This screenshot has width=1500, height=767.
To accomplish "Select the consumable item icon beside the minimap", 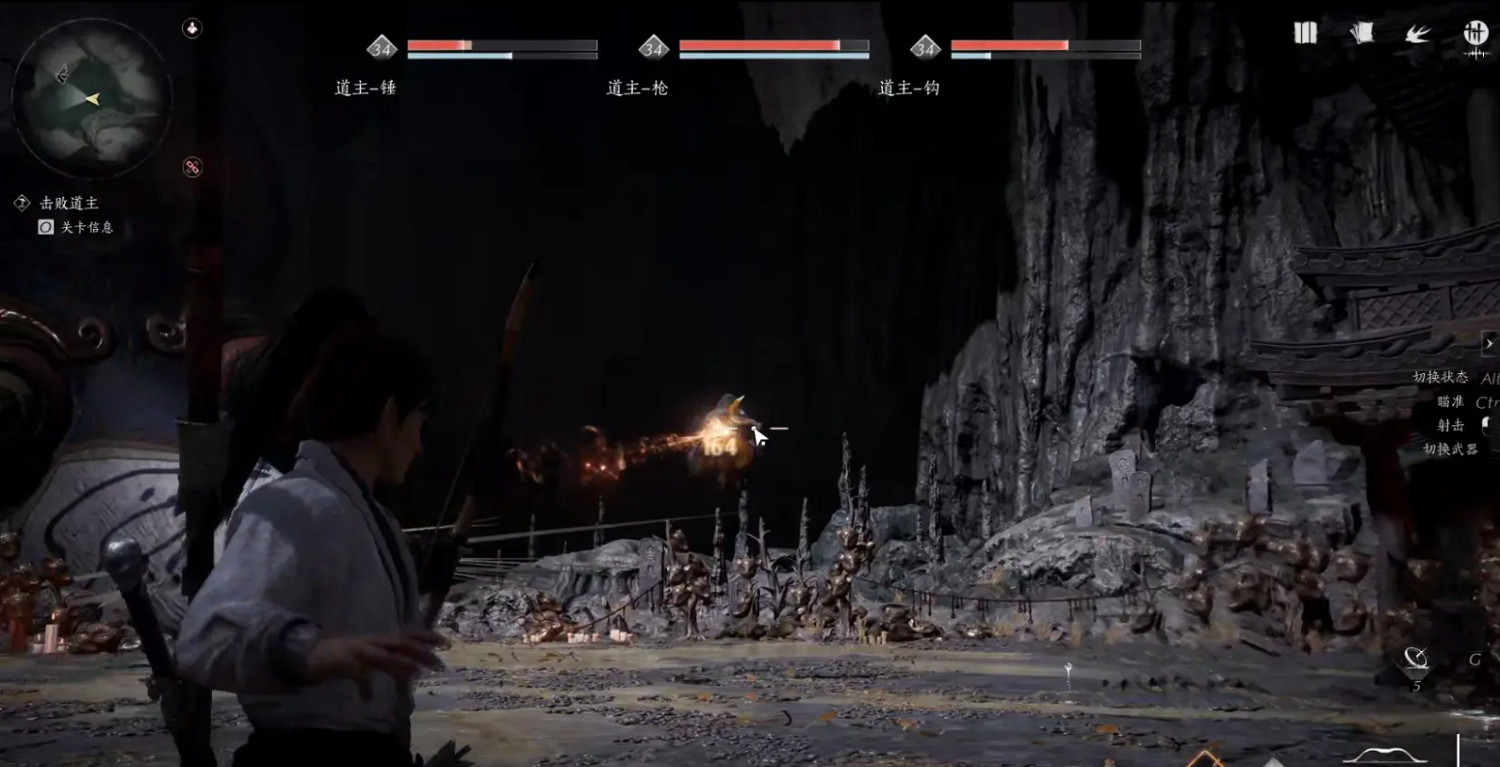I will tap(190, 29).
